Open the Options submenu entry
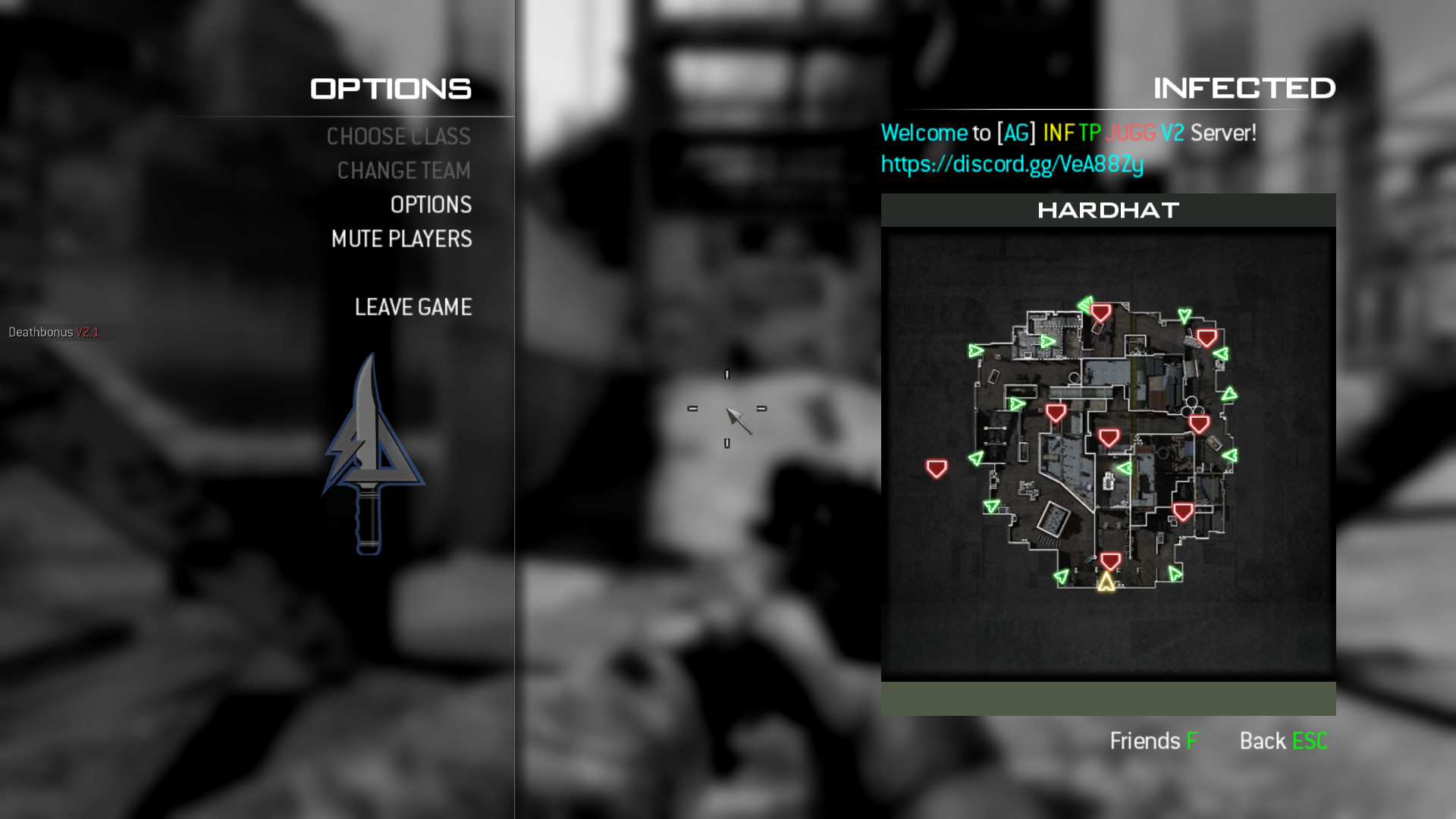Screen dimensions: 1456x819 point(430,205)
